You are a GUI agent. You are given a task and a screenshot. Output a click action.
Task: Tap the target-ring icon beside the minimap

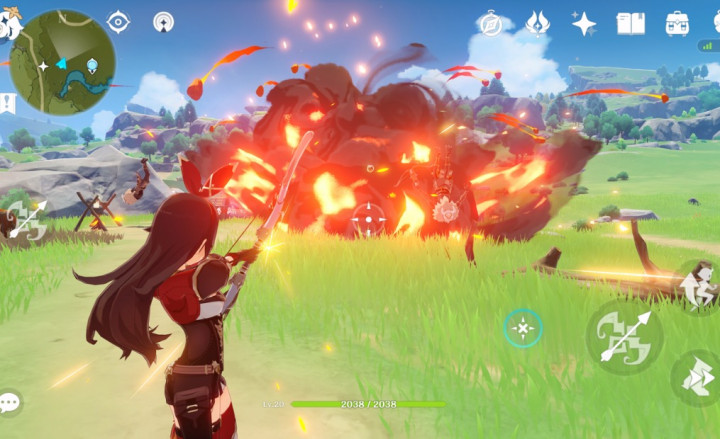point(118,22)
